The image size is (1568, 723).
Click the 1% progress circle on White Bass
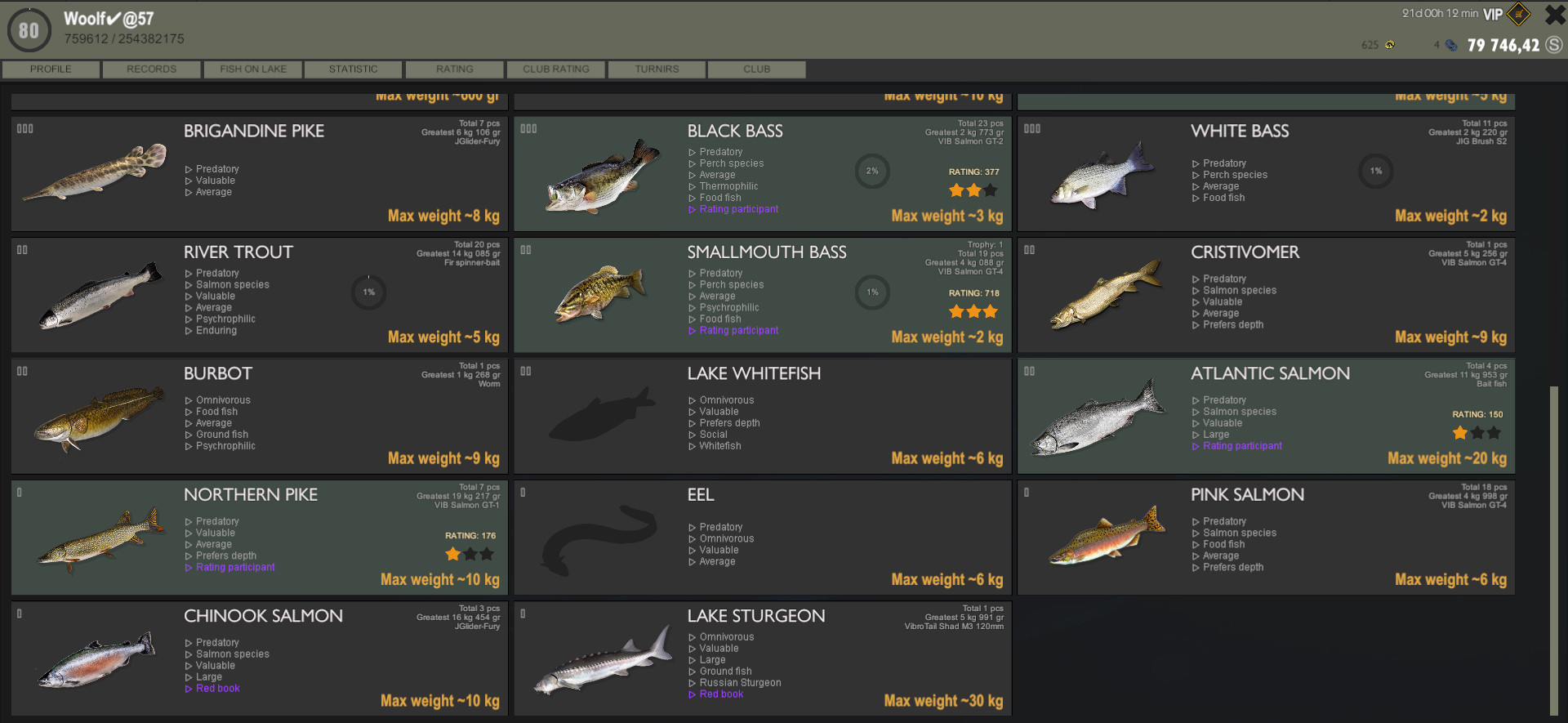1375,171
